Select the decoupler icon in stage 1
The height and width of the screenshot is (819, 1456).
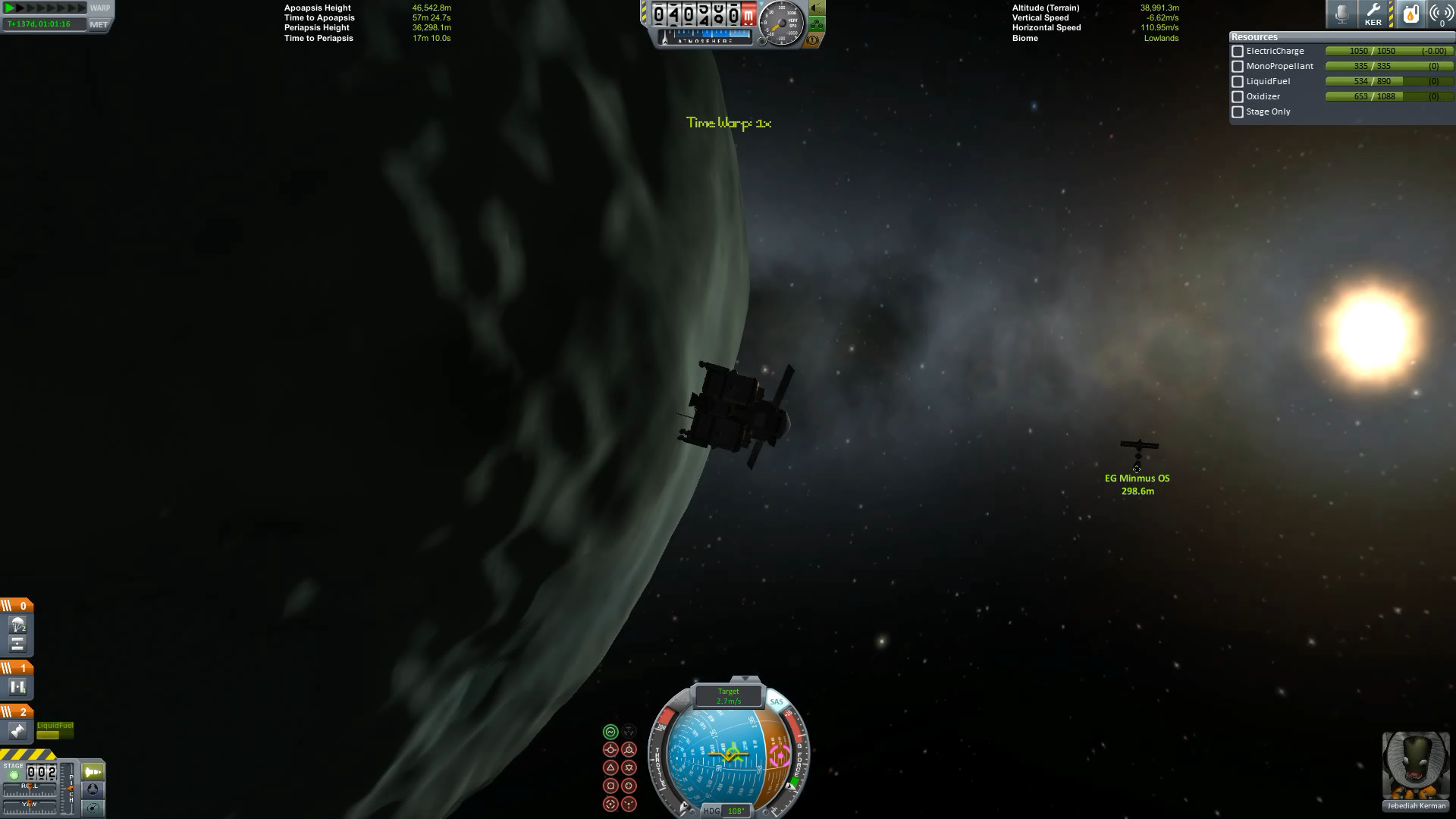(17, 687)
